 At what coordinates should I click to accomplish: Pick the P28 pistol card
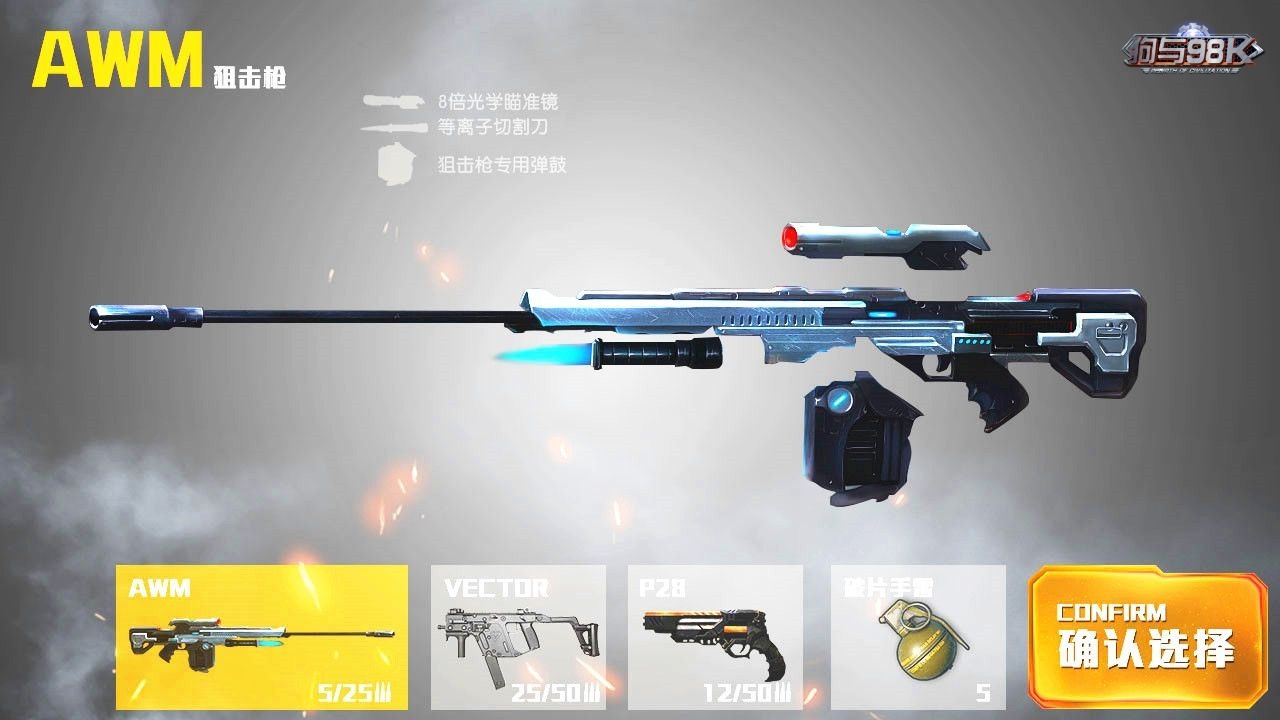(715, 637)
